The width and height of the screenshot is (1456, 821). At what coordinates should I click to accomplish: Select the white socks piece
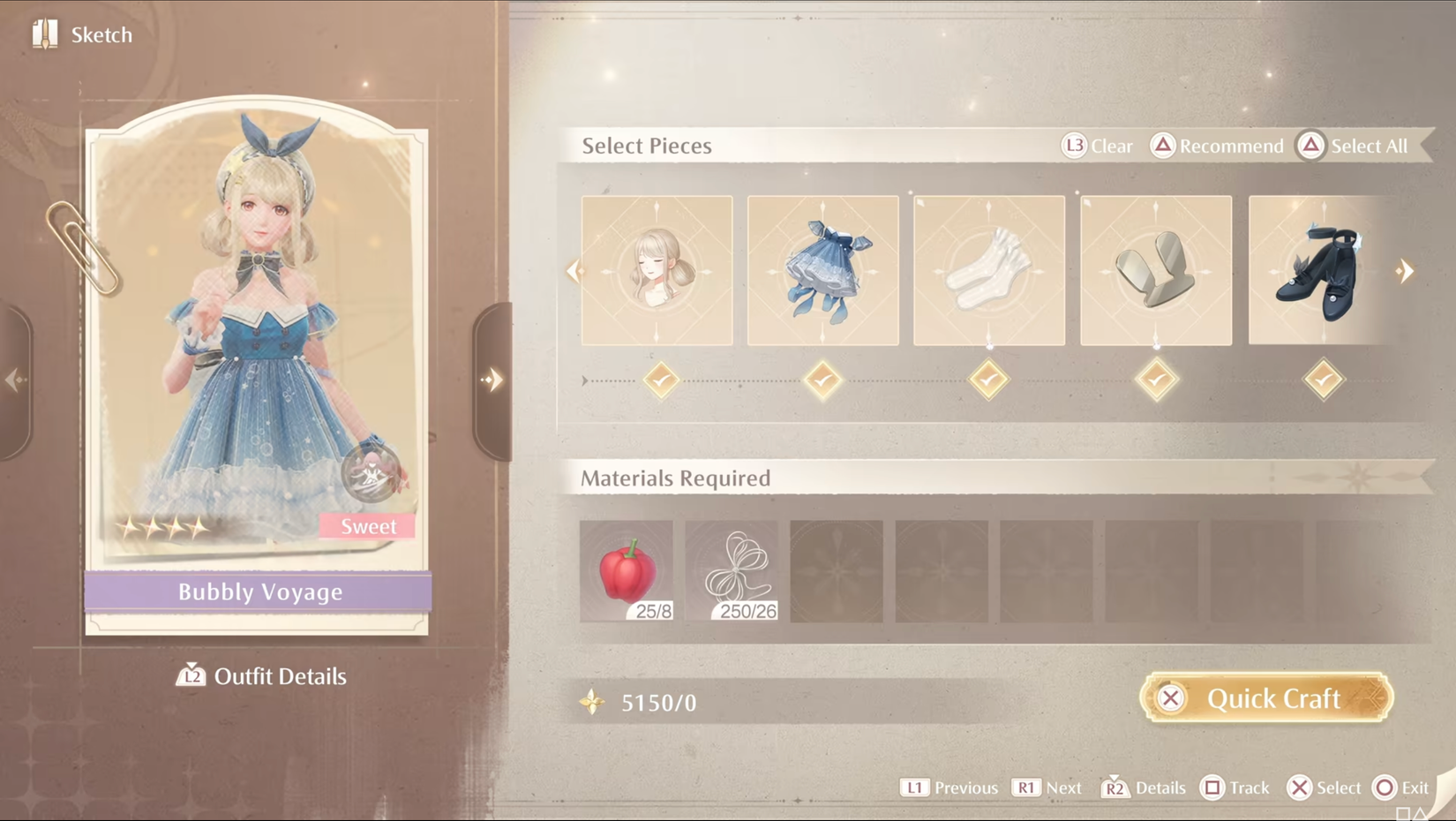pos(988,270)
